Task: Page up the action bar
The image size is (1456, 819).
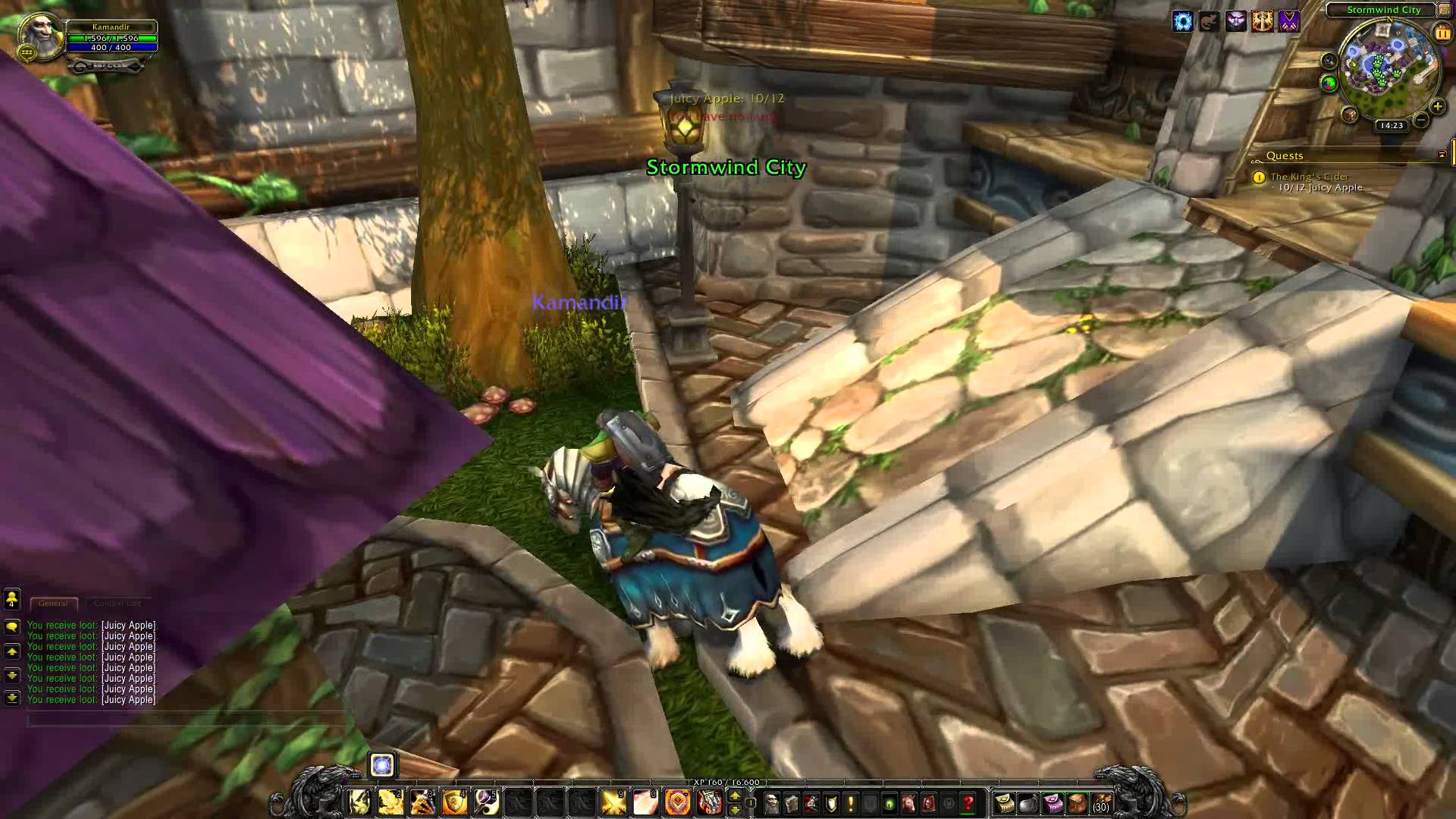Action: pyautogui.click(x=734, y=795)
